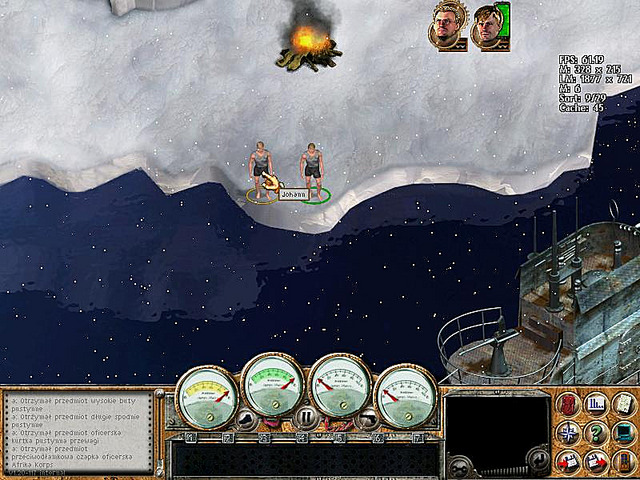This screenshot has height=480, width=640.
Task: Show the bar chart statistics panel
Action: click(x=596, y=404)
